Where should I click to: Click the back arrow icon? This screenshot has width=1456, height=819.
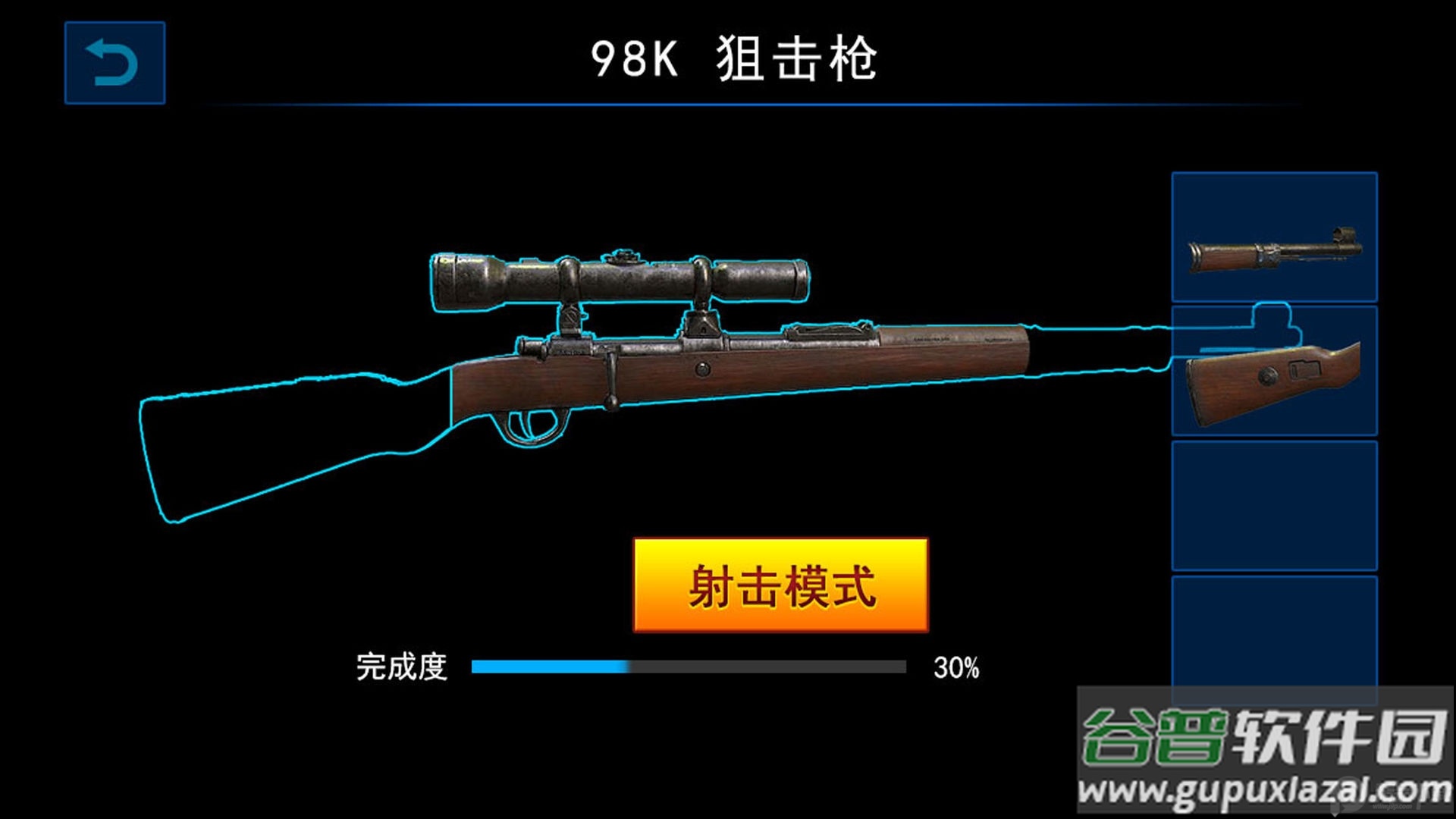point(115,61)
